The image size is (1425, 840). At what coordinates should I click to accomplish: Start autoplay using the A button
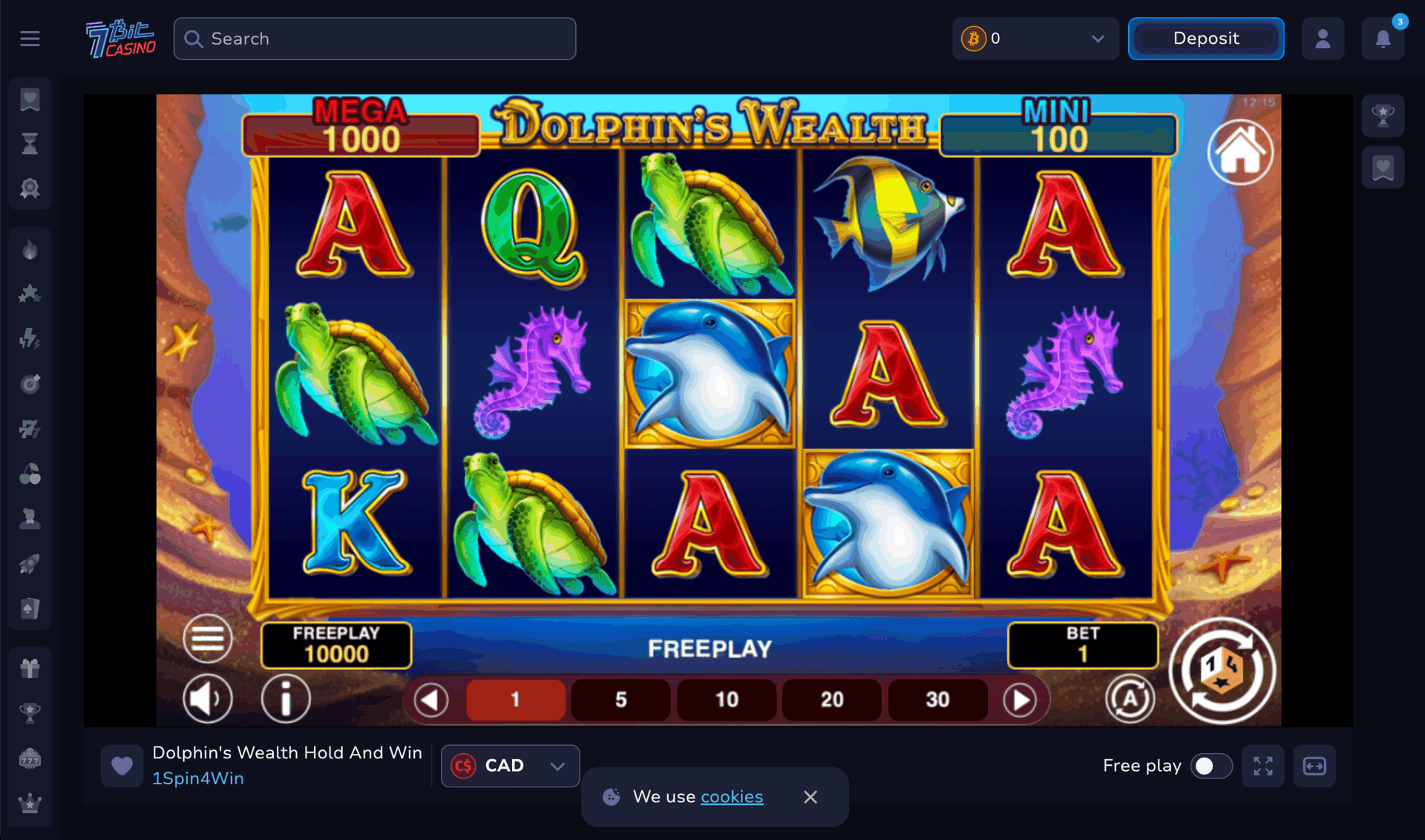pos(1130,698)
